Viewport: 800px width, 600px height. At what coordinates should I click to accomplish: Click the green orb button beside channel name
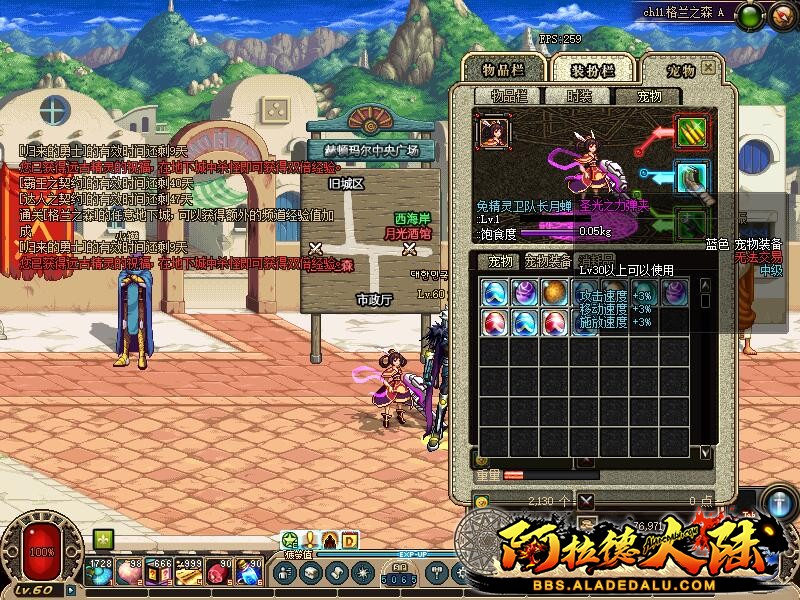(751, 14)
